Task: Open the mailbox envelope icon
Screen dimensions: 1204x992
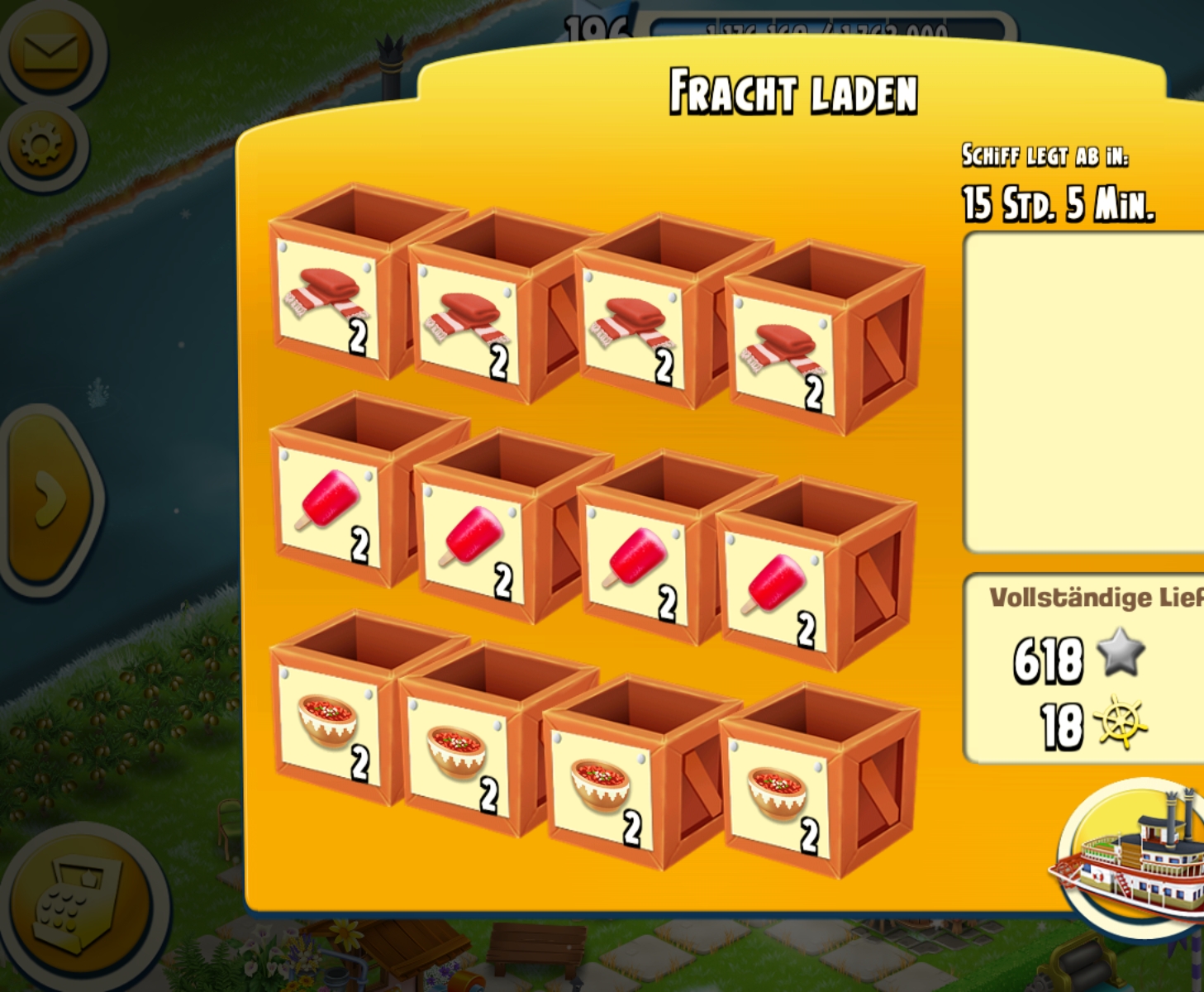Action: point(50,51)
